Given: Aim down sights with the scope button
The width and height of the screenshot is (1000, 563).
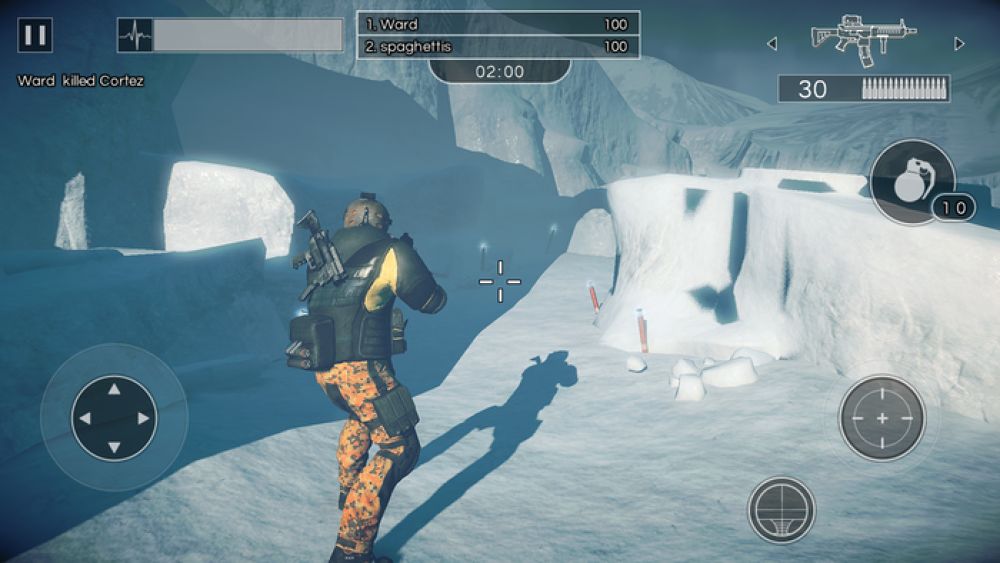Looking at the screenshot, I should (x=781, y=509).
